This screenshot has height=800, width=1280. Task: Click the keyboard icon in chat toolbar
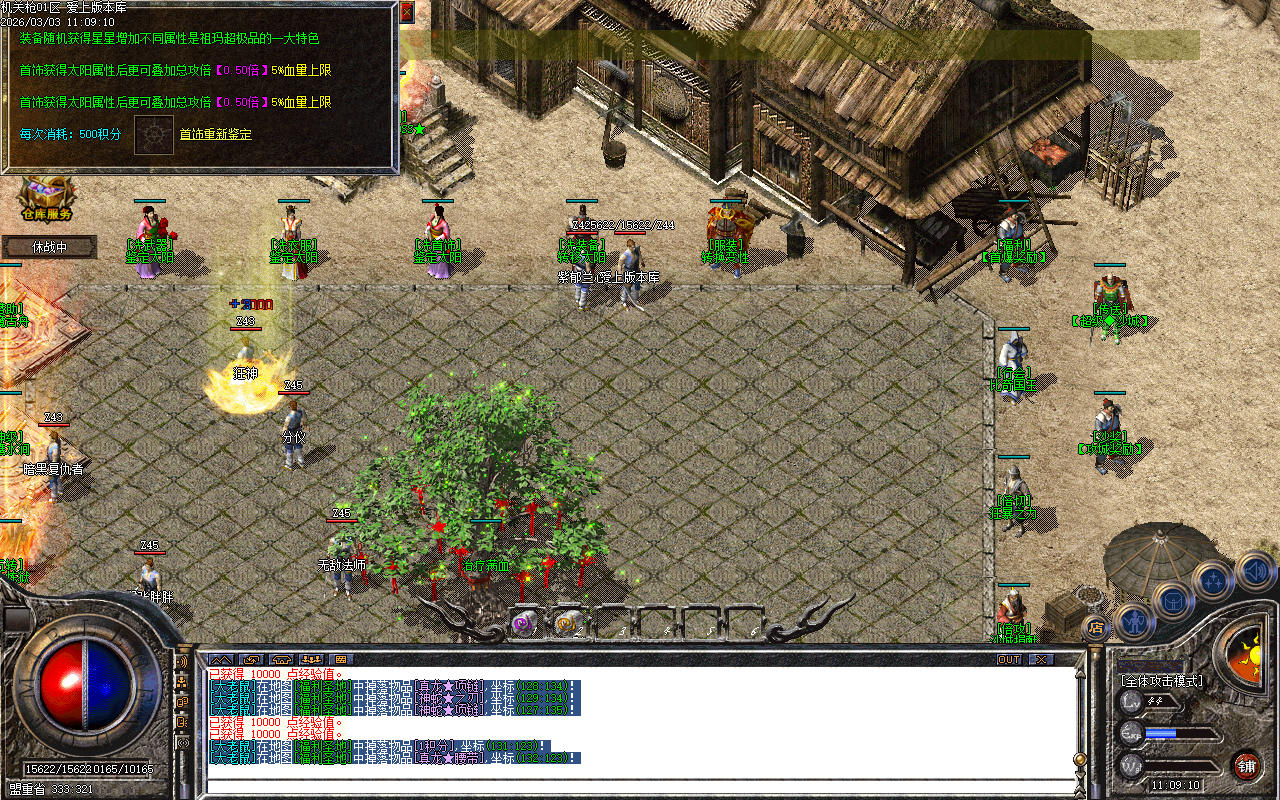click(343, 660)
